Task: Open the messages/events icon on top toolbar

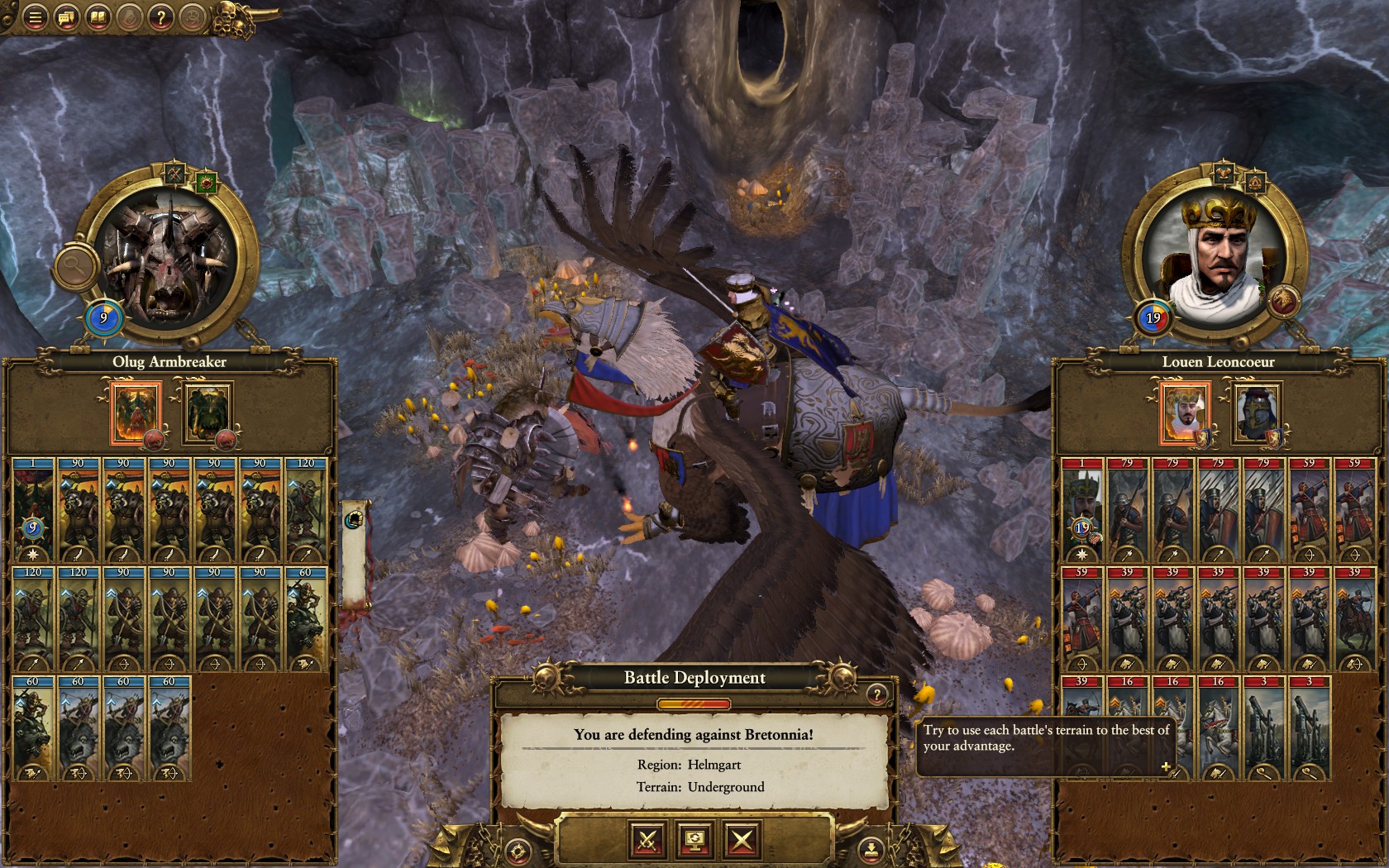Action: coord(66,17)
